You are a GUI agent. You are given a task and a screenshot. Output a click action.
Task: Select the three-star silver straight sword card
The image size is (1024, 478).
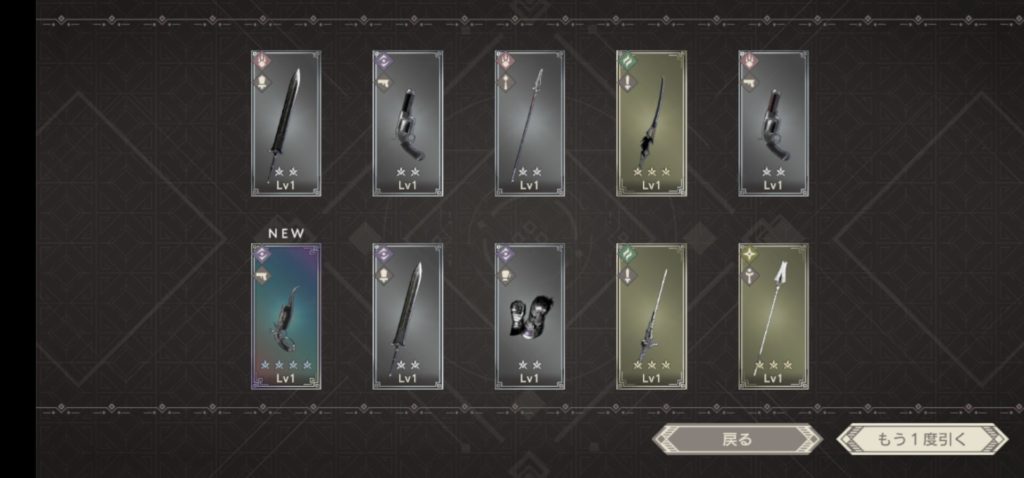tap(651, 316)
